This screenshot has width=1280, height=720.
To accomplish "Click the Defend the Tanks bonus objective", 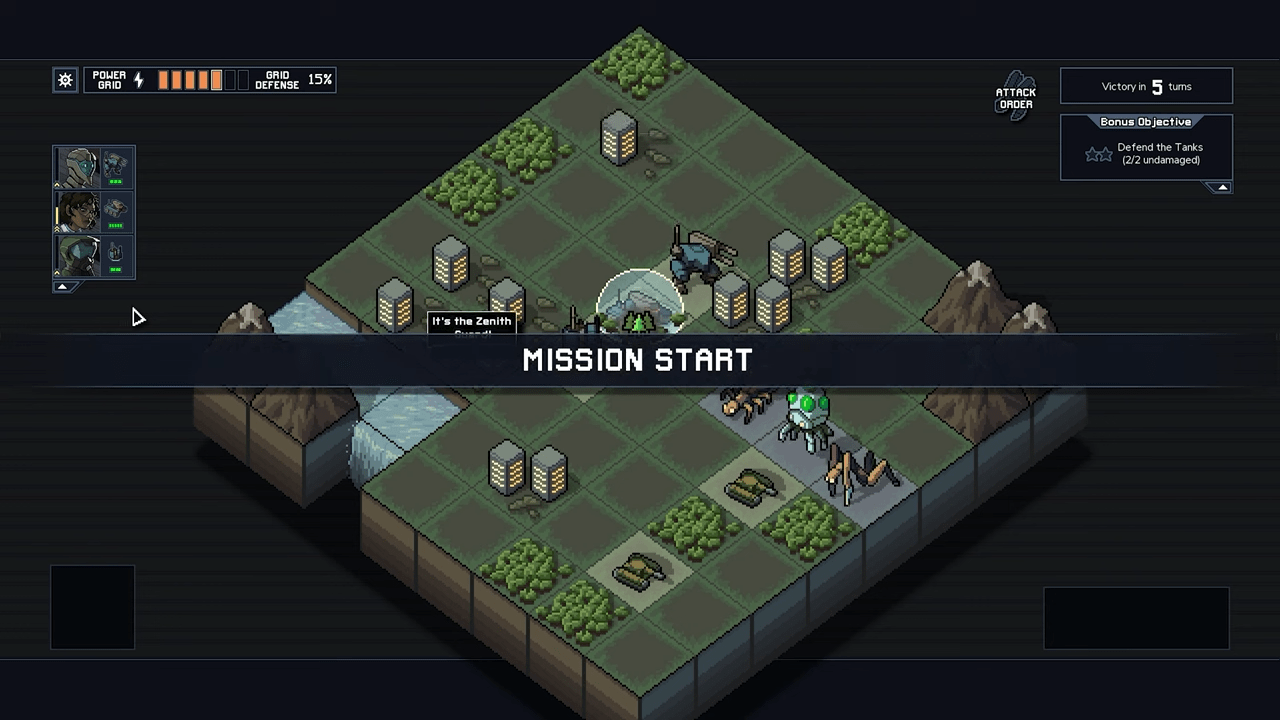I will tap(1158, 153).
